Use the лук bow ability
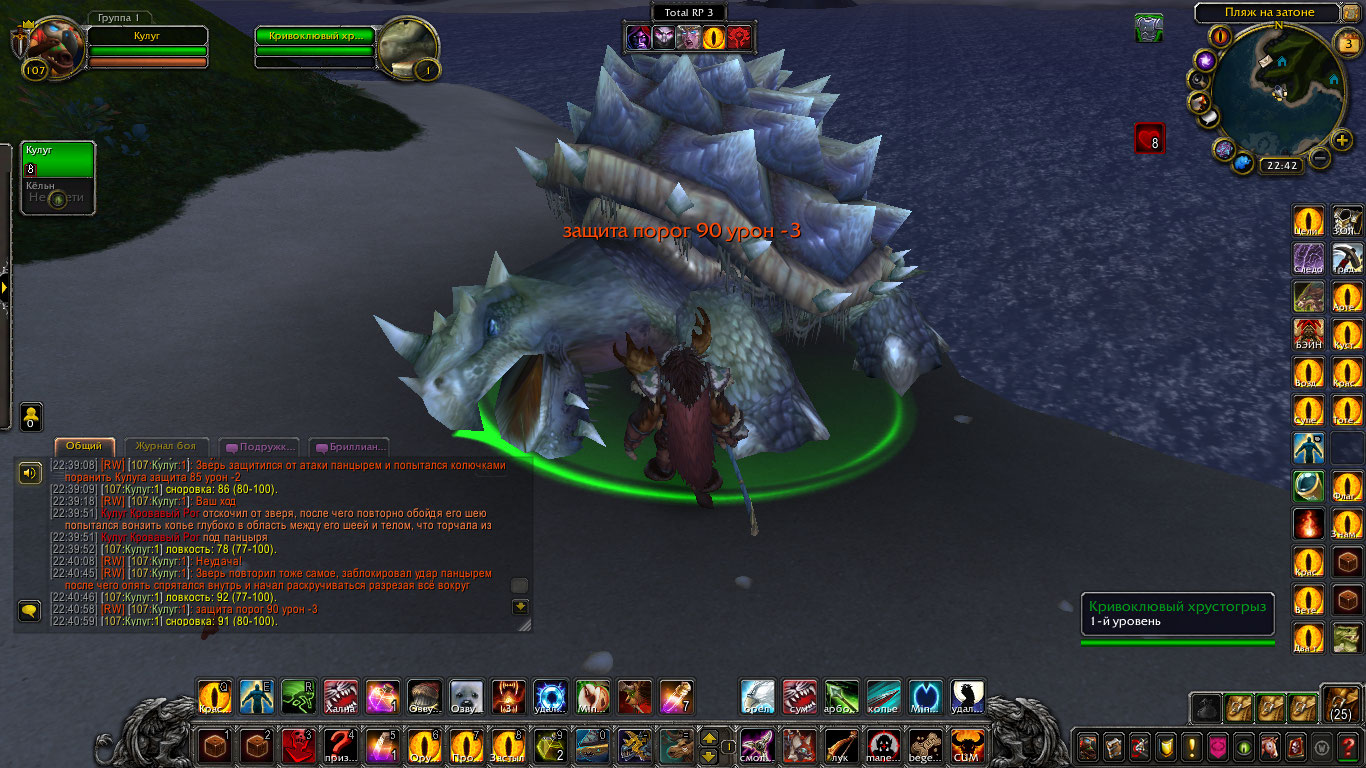 (x=842, y=746)
